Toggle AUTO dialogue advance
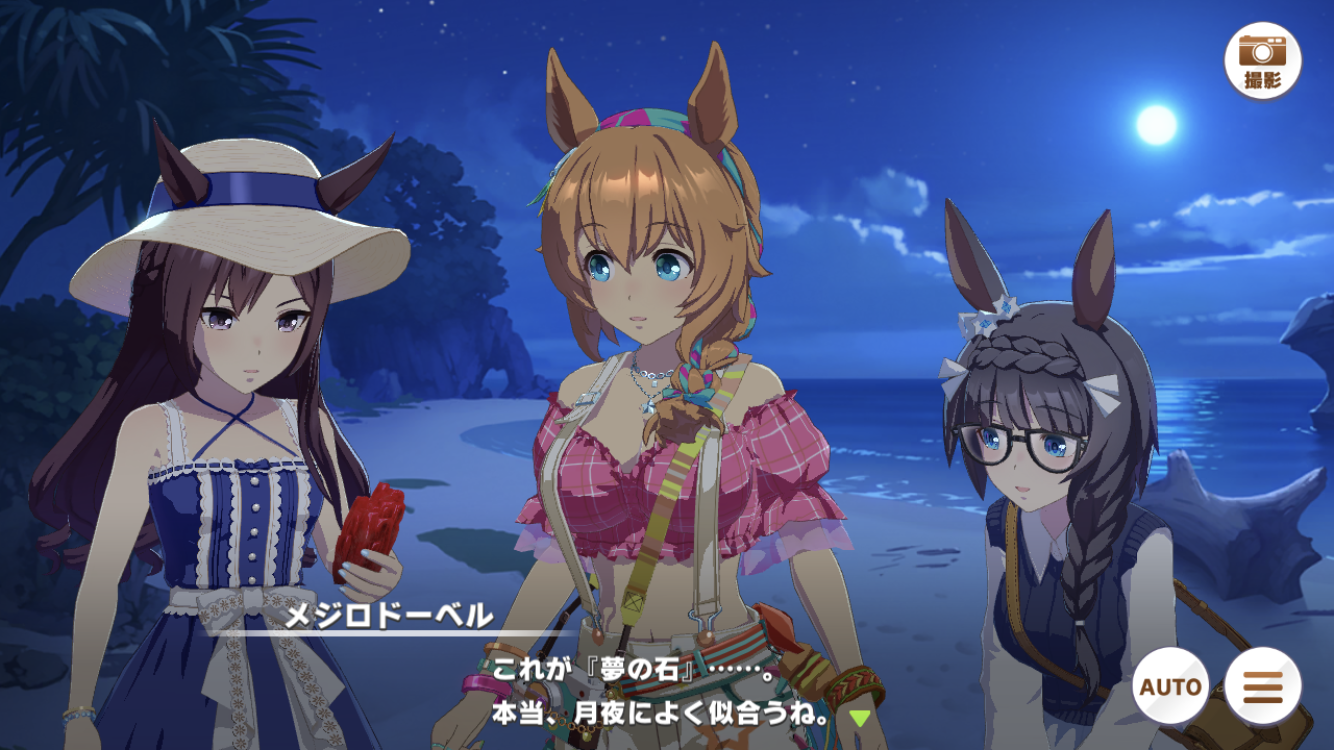The height and width of the screenshot is (750, 1334). (1170, 687)
